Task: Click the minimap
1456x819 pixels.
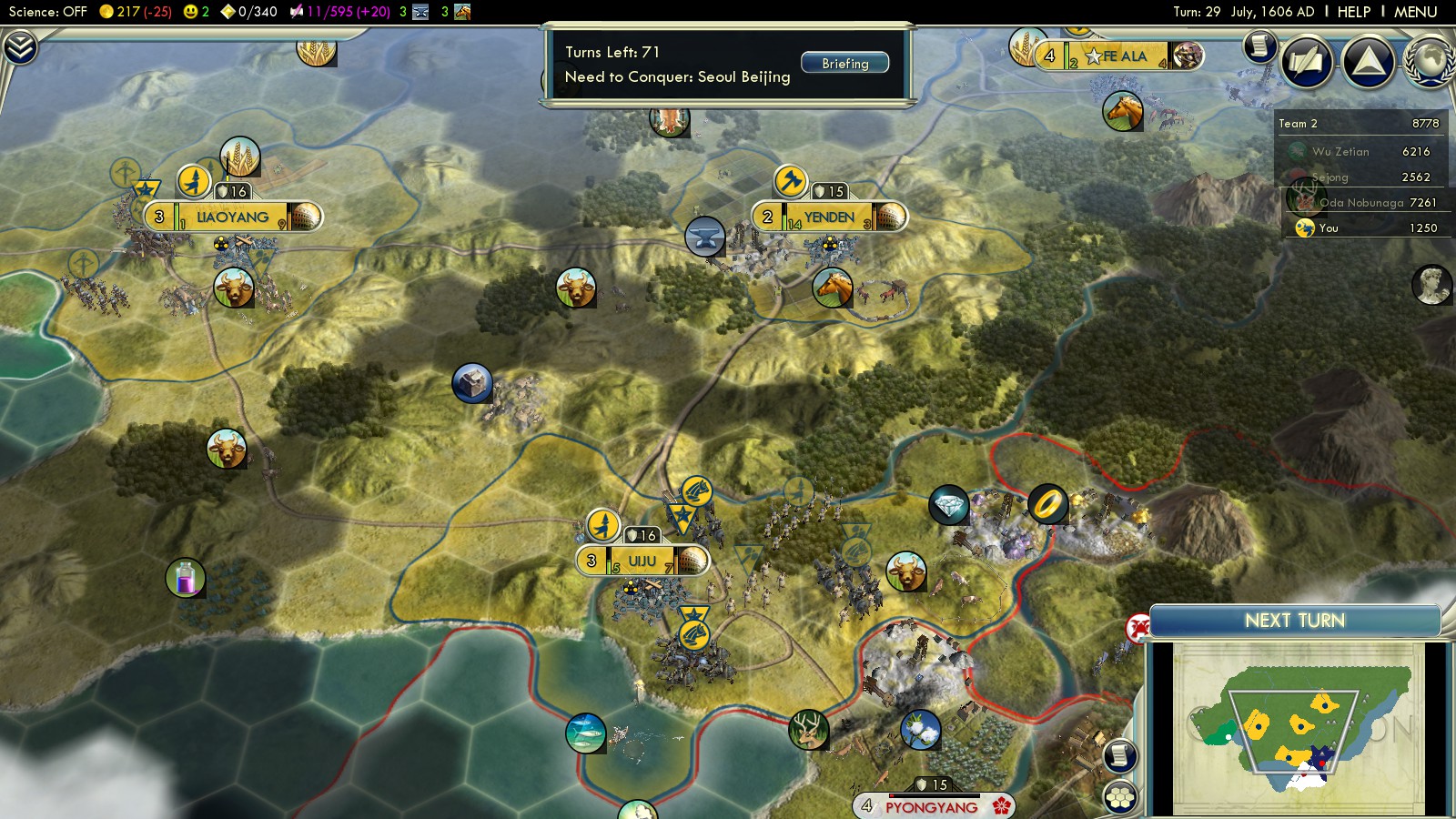Action: point(1299,728)
